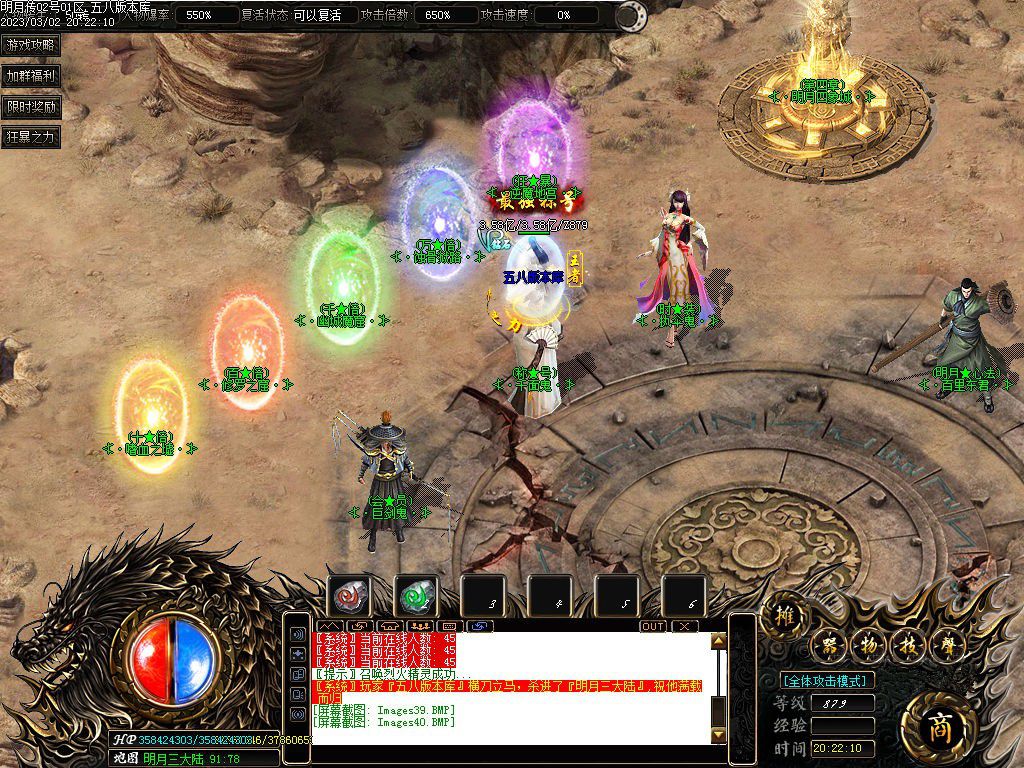Toggle the speaker chat channel icon
This screenshot has height=768, width=1024.
pos(298,635)
